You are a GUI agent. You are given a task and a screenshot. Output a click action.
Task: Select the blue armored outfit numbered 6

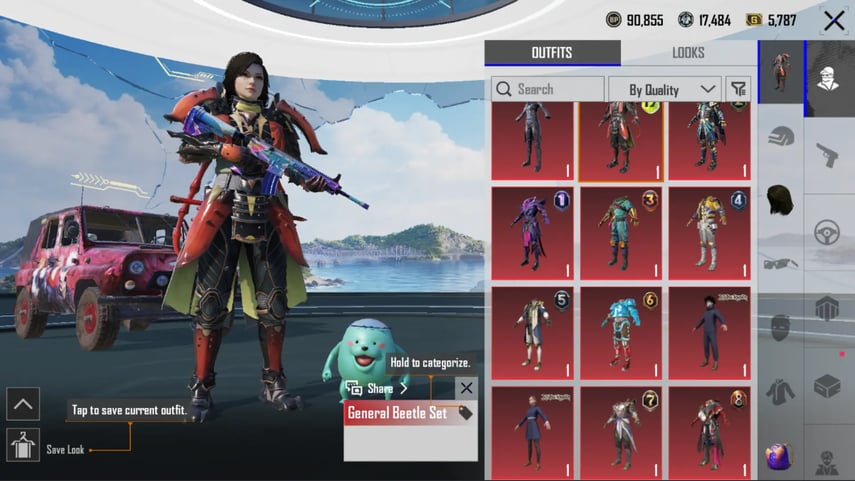coord(620,333)
